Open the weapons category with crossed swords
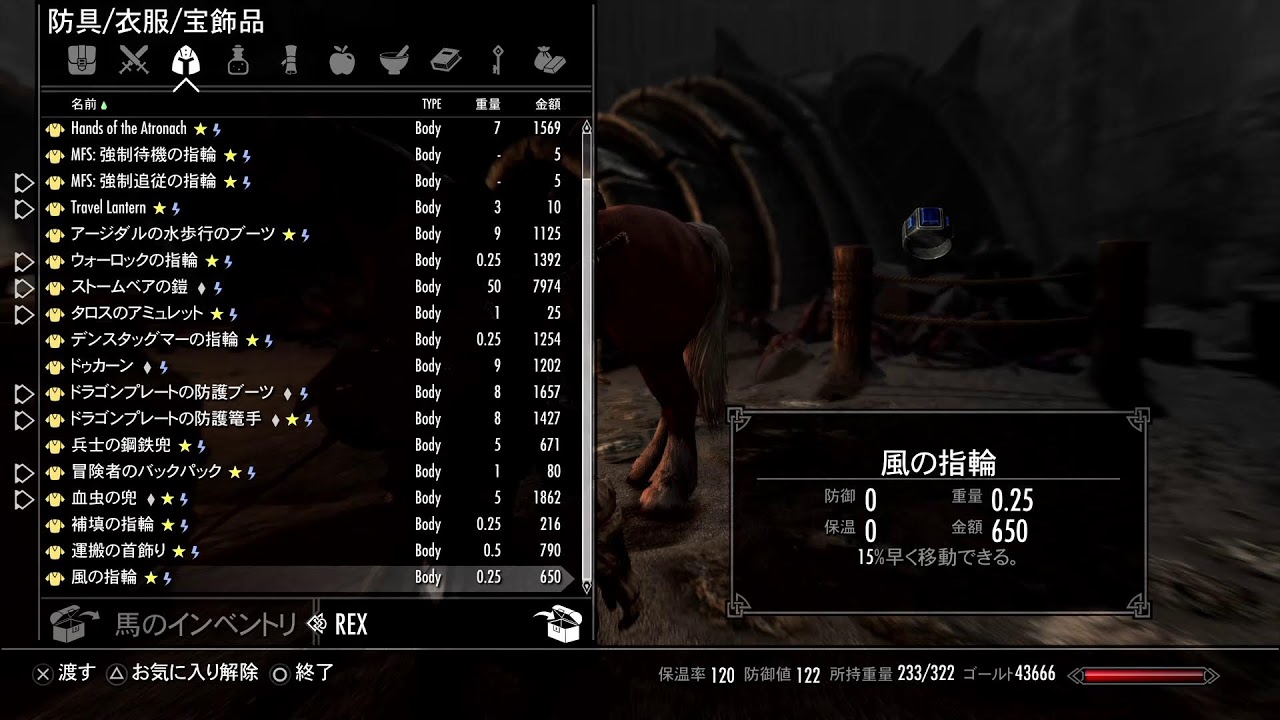The image size is (1280, 720). (133, 61)
